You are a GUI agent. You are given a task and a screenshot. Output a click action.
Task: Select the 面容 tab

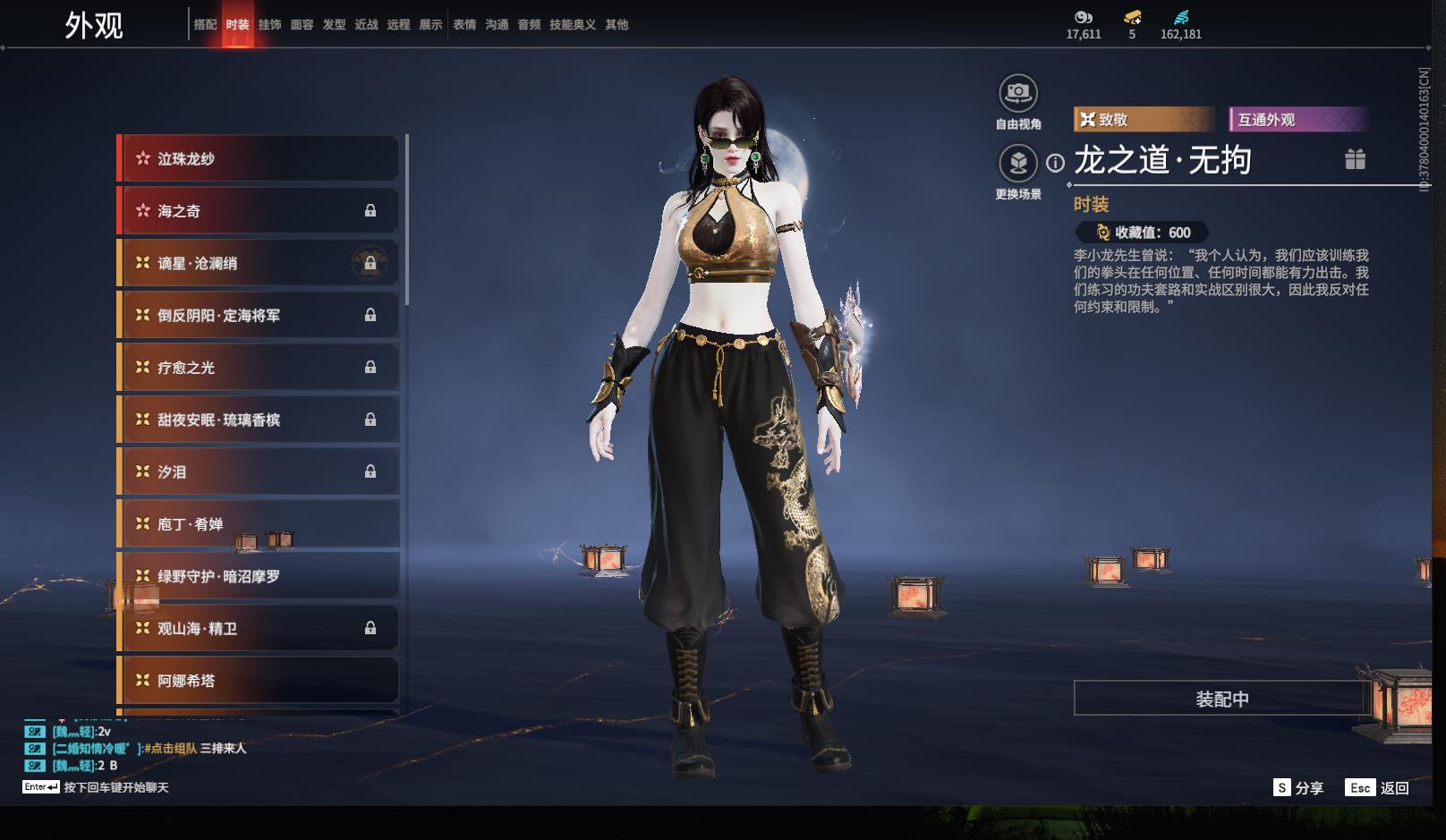302,24
